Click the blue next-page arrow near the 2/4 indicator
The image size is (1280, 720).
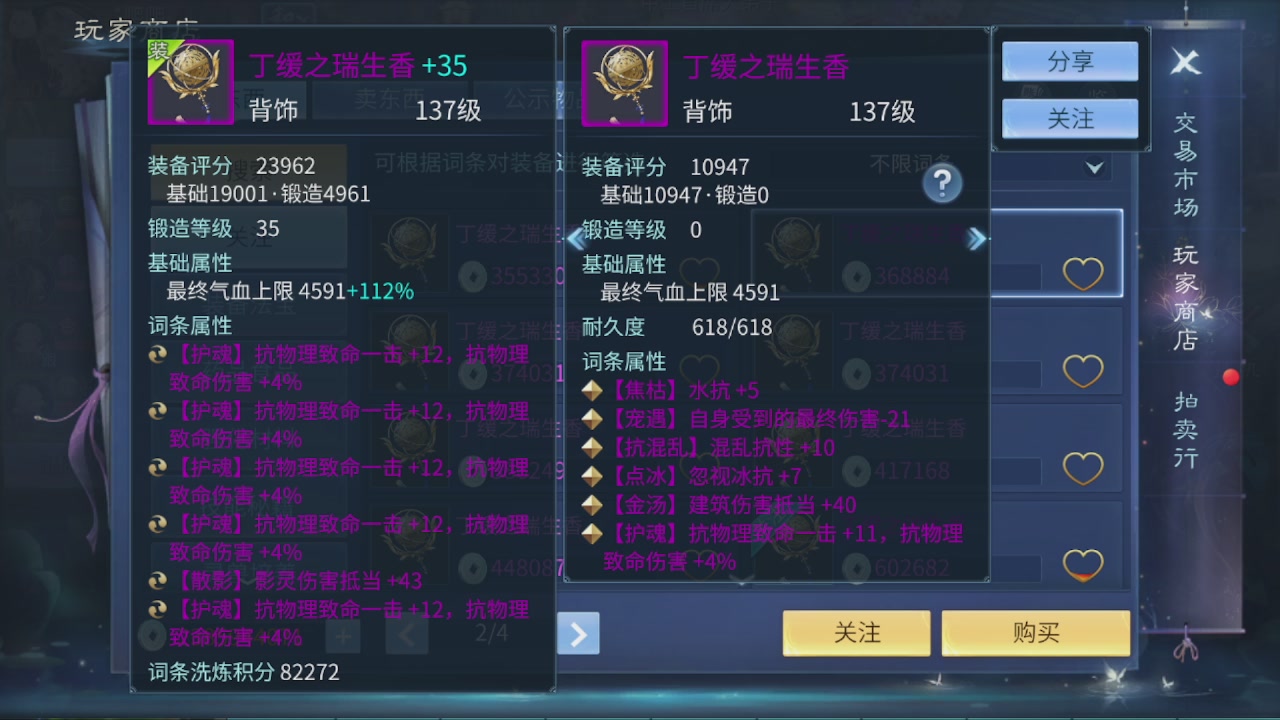point(577,634)
